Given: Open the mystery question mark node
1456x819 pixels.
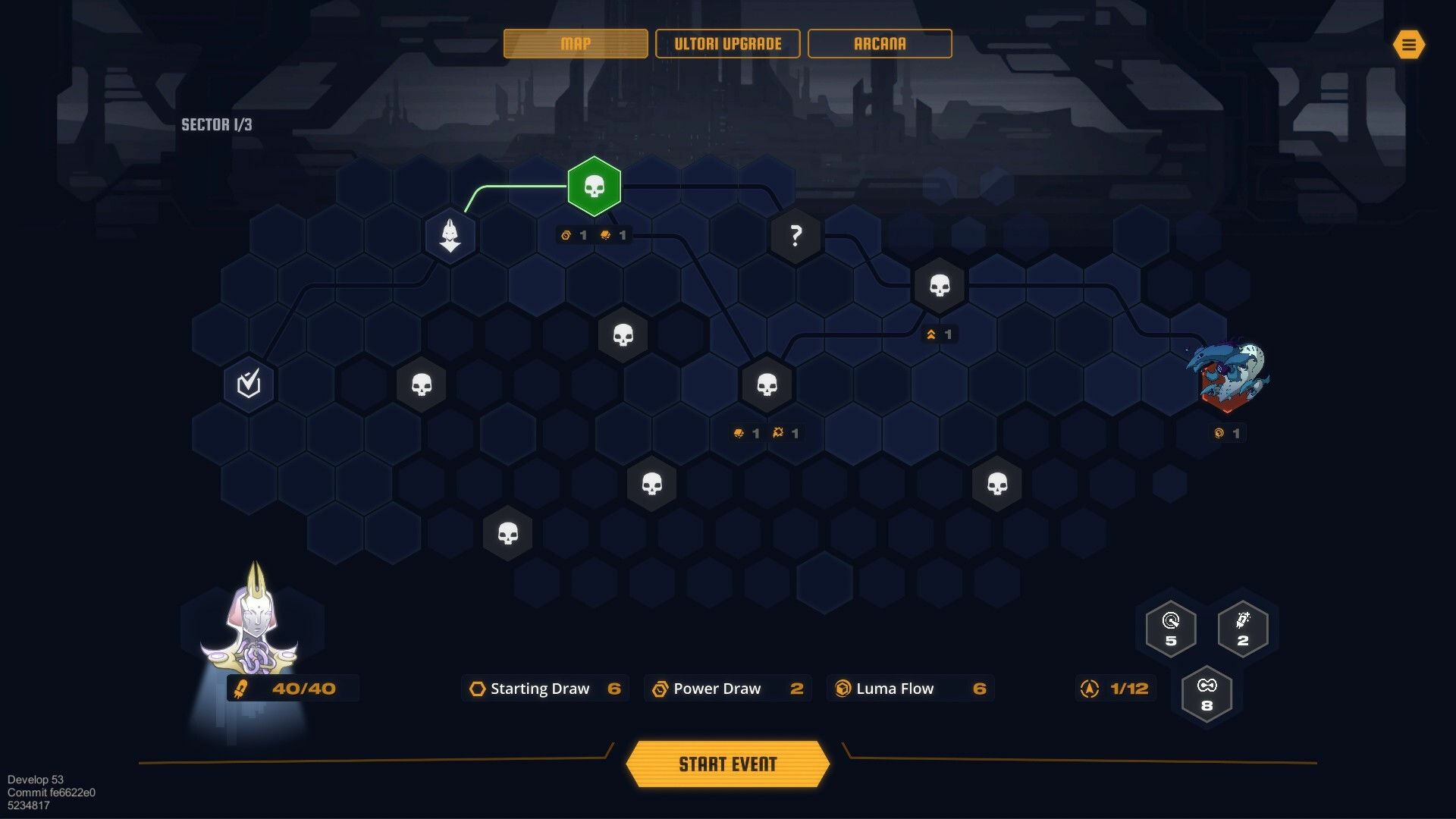Looking at the screenshot, I should (795, 236).
